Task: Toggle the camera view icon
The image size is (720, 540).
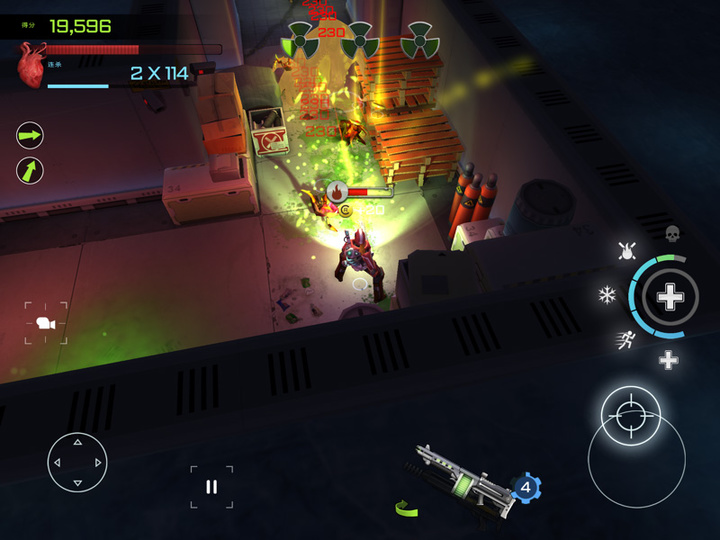Action: (x=45, y=323)
